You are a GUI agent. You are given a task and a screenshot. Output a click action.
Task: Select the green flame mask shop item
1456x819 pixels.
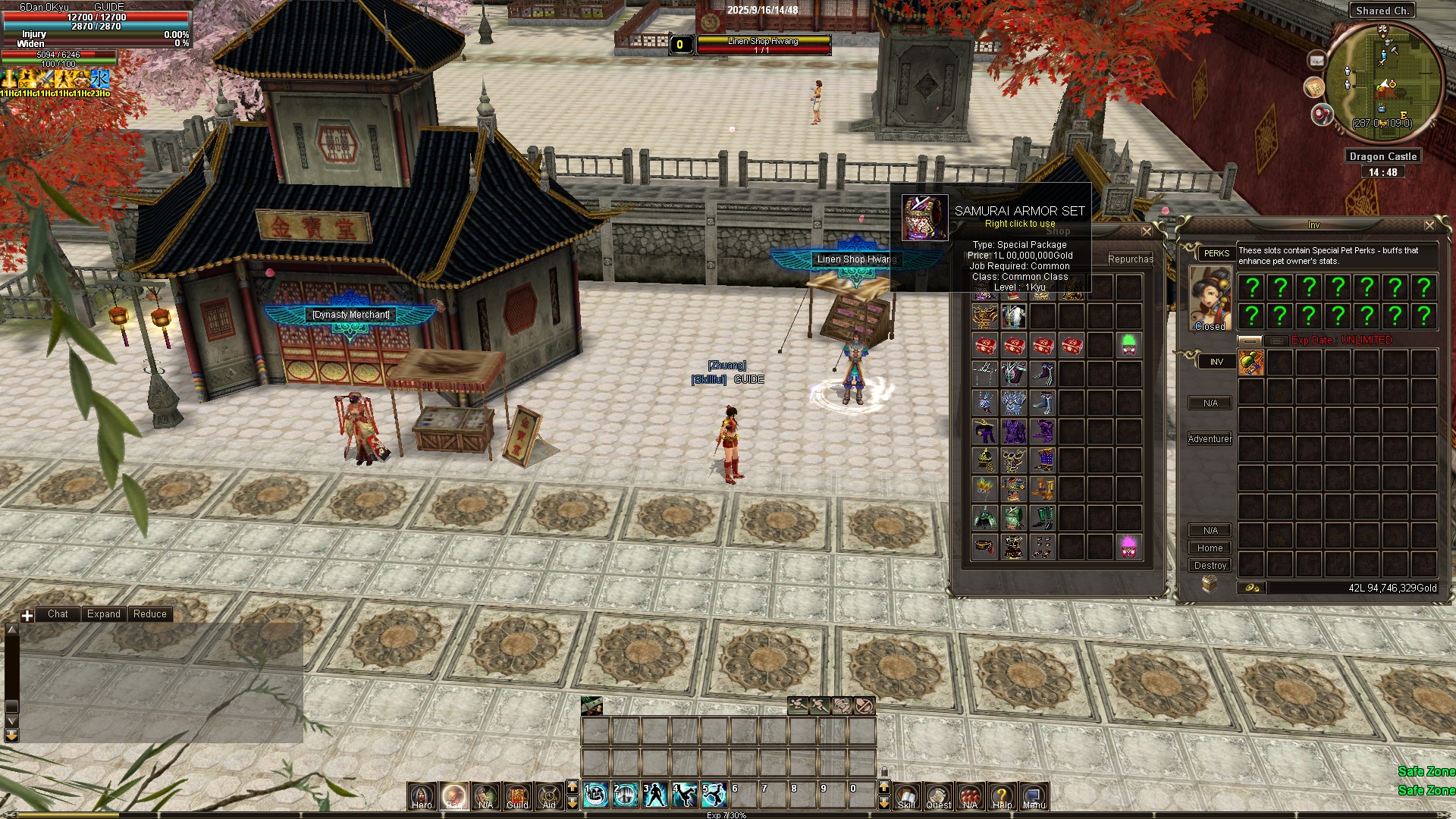[x=1128, y=345]
